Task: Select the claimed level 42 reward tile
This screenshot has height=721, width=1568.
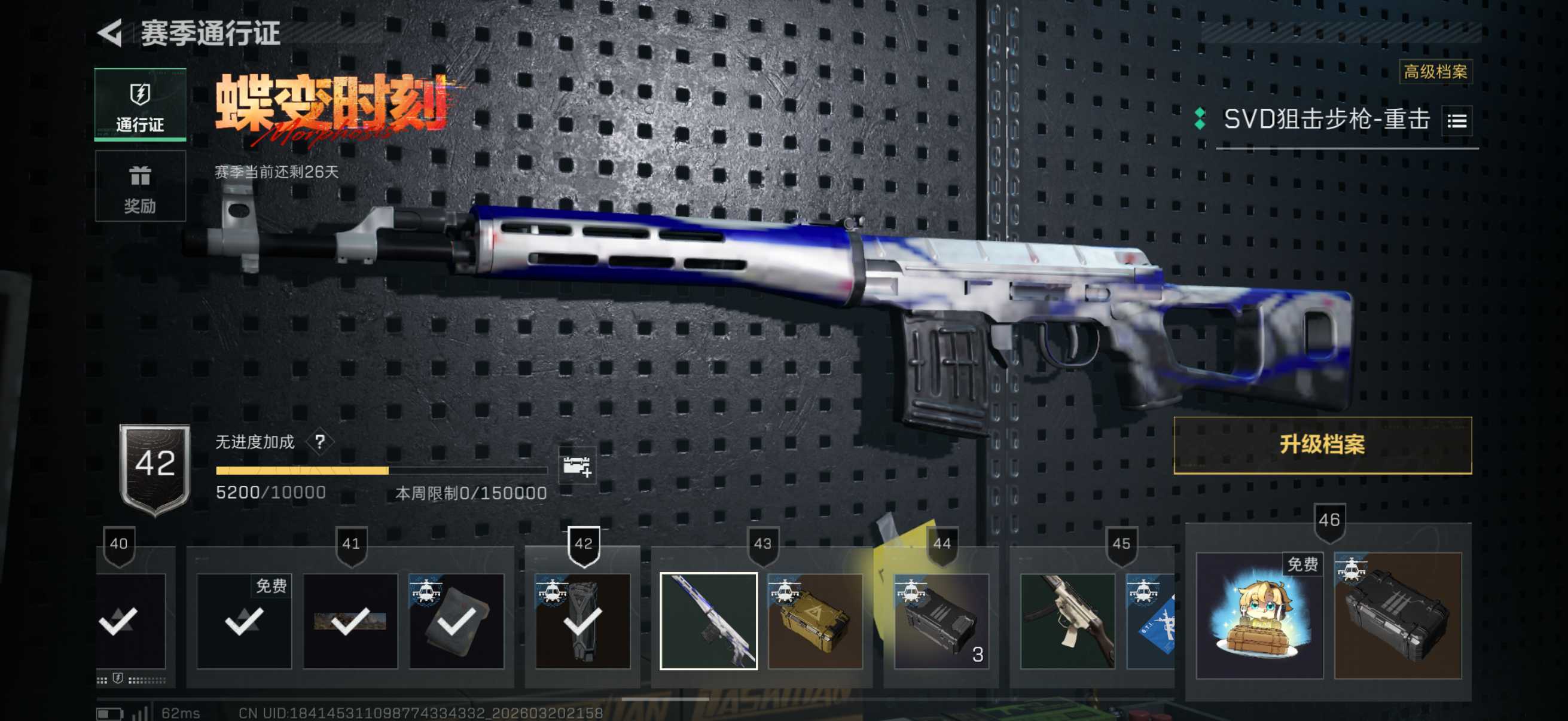Action: 582,621
